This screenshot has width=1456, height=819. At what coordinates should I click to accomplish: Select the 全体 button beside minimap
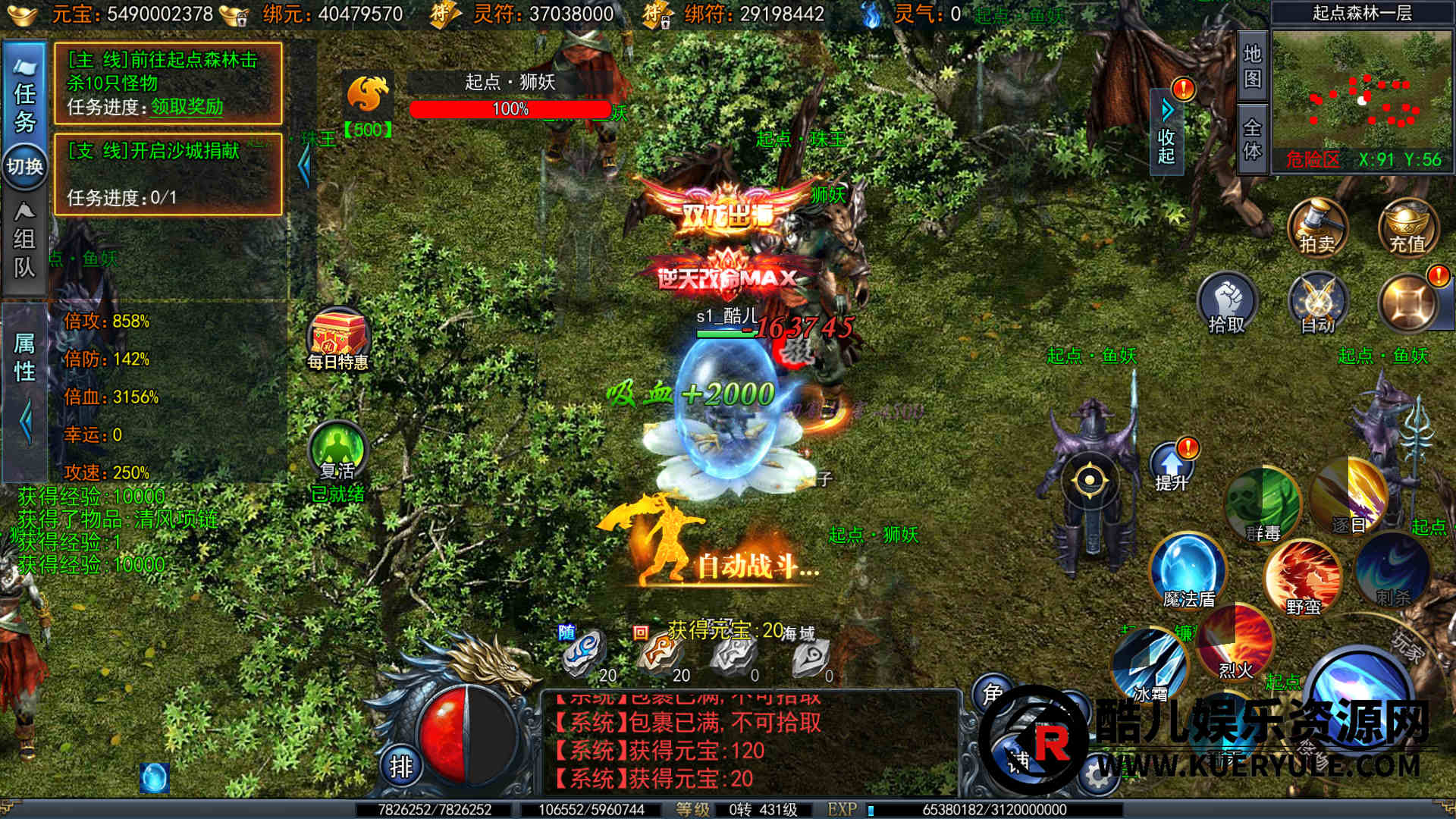(1252, 140)
